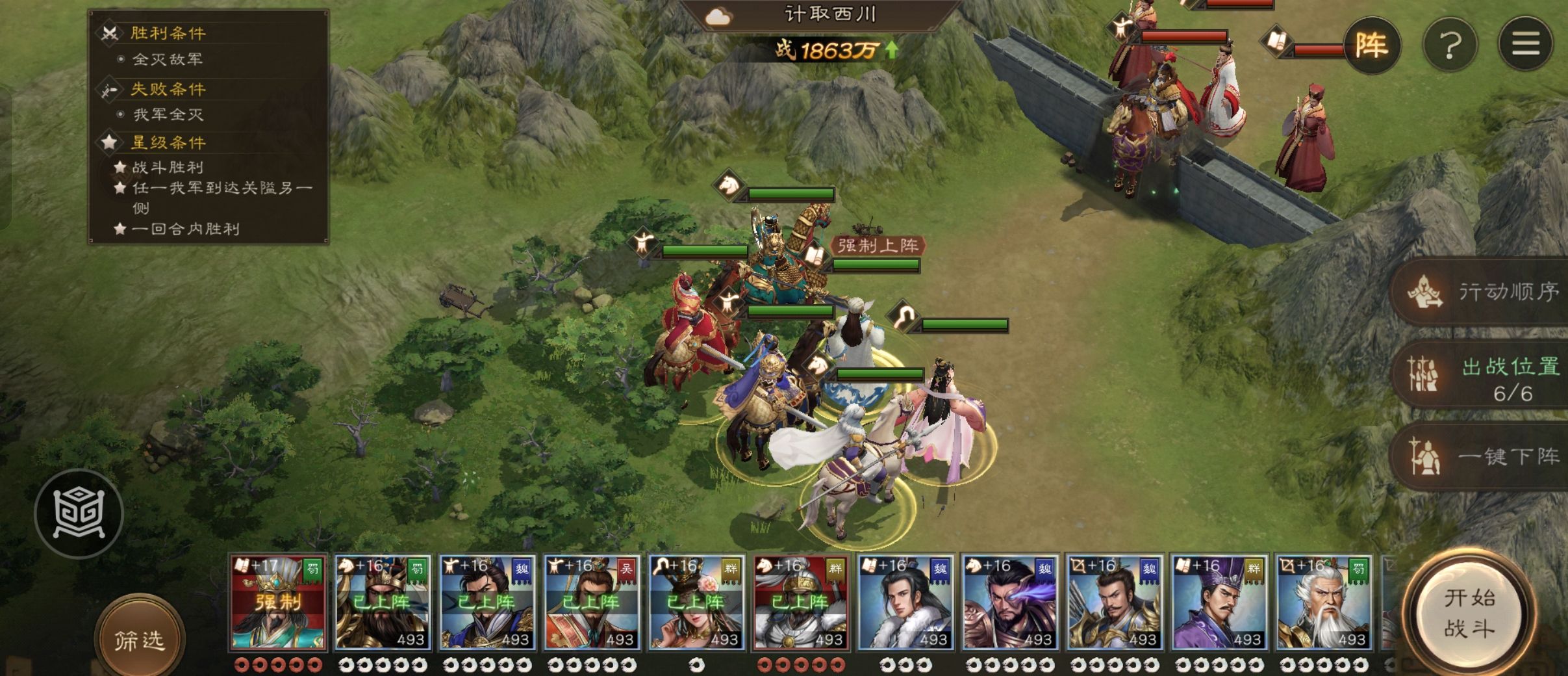Open the question mark help button
The image size is (1568, 676).
[x=1450, y=45]
